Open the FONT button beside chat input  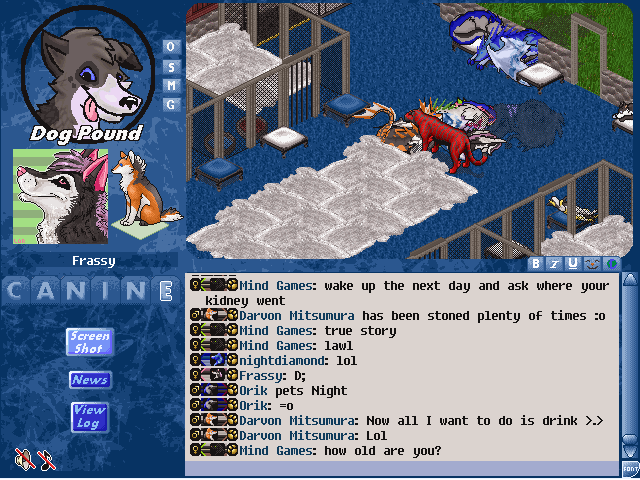630,468
